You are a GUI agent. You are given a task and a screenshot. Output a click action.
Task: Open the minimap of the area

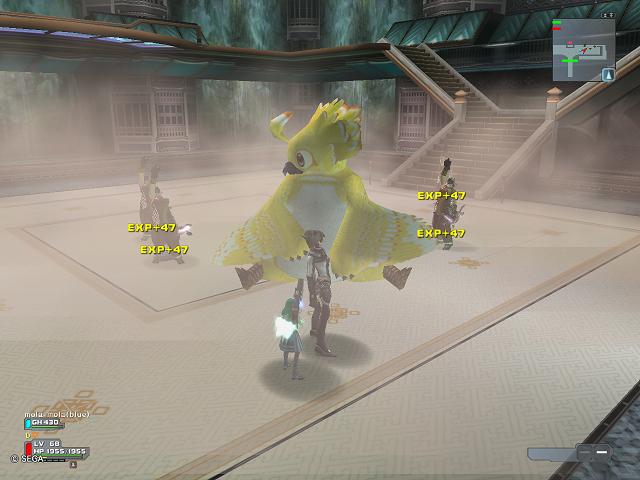pos(582,48)
